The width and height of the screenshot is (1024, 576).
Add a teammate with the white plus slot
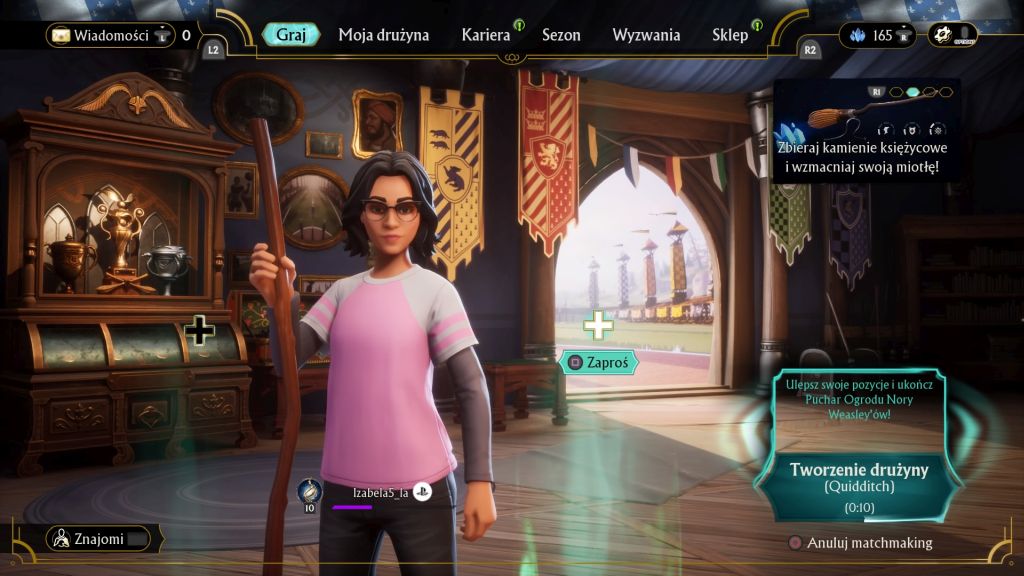(x=598, y=325)
